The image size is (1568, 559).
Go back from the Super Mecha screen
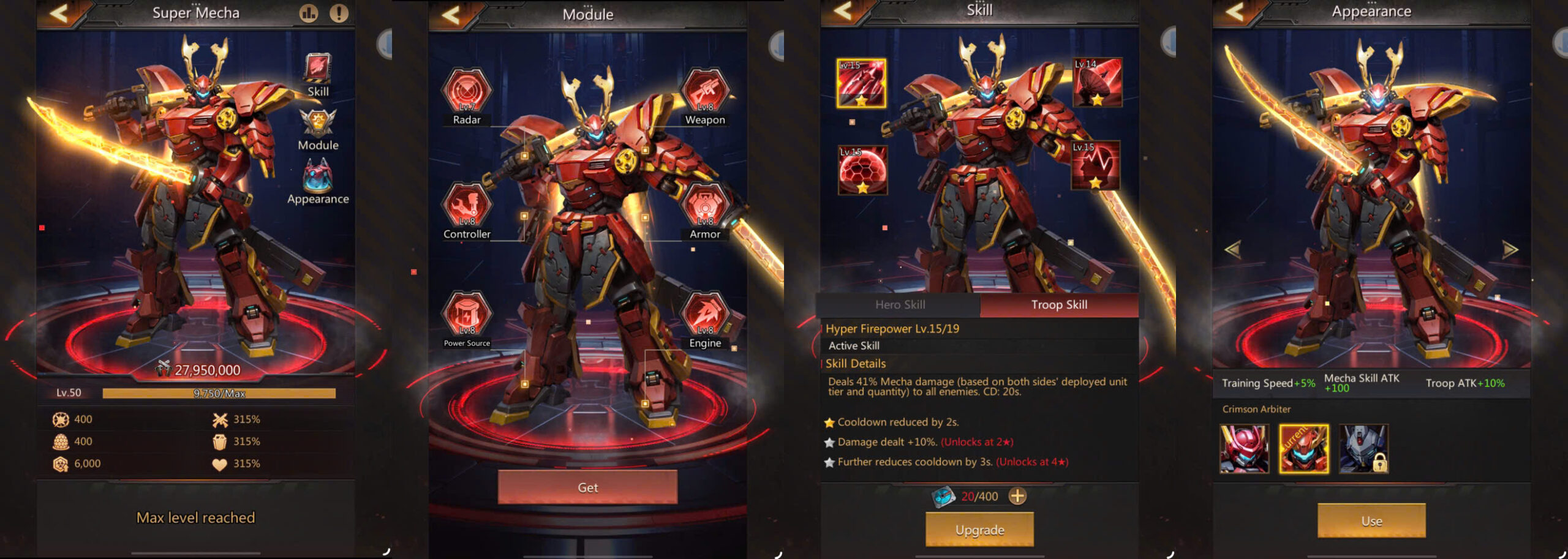[59, 13]
